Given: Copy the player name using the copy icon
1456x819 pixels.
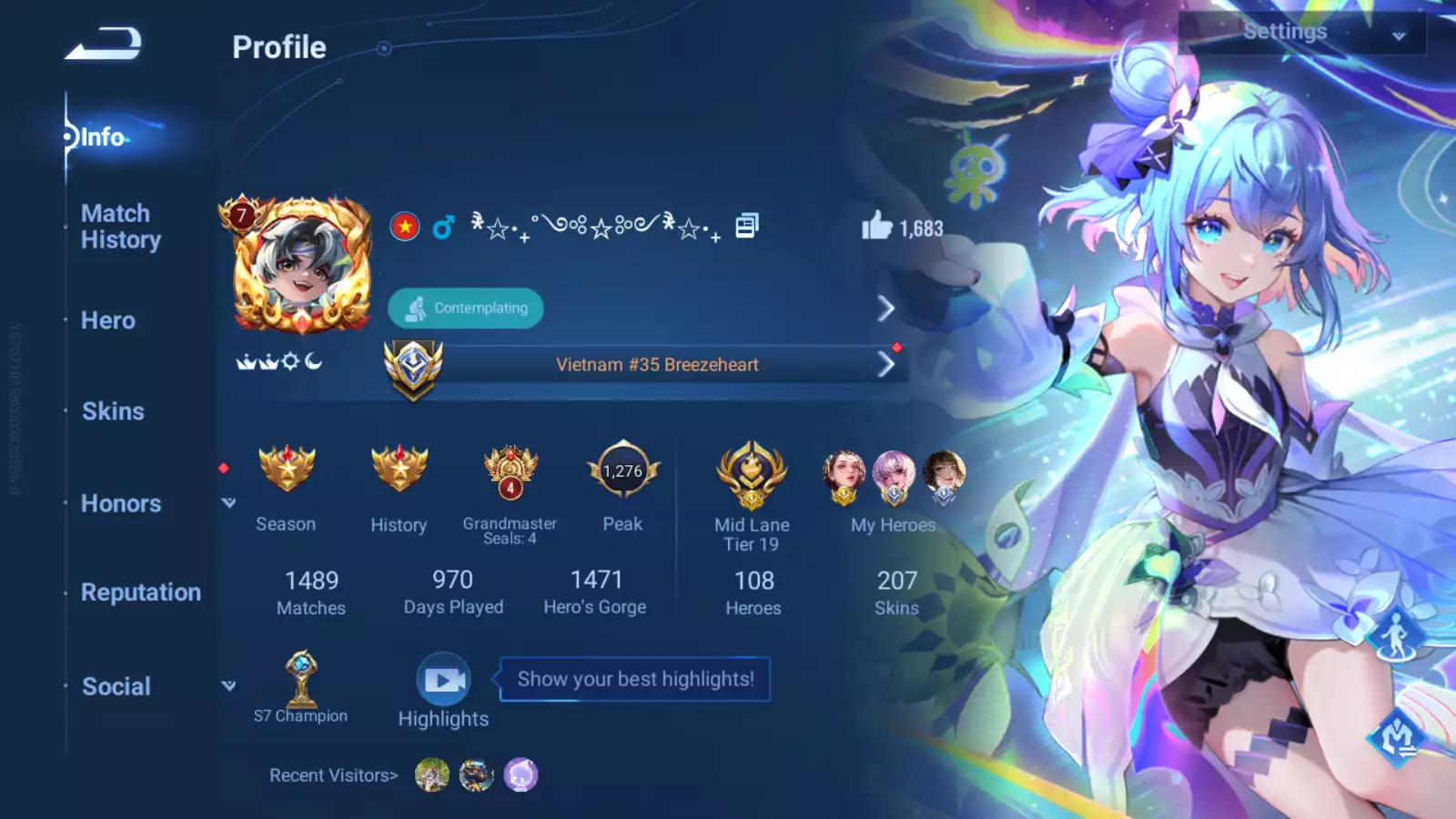Looking at the screenshot, I should [x=746, y=226].
